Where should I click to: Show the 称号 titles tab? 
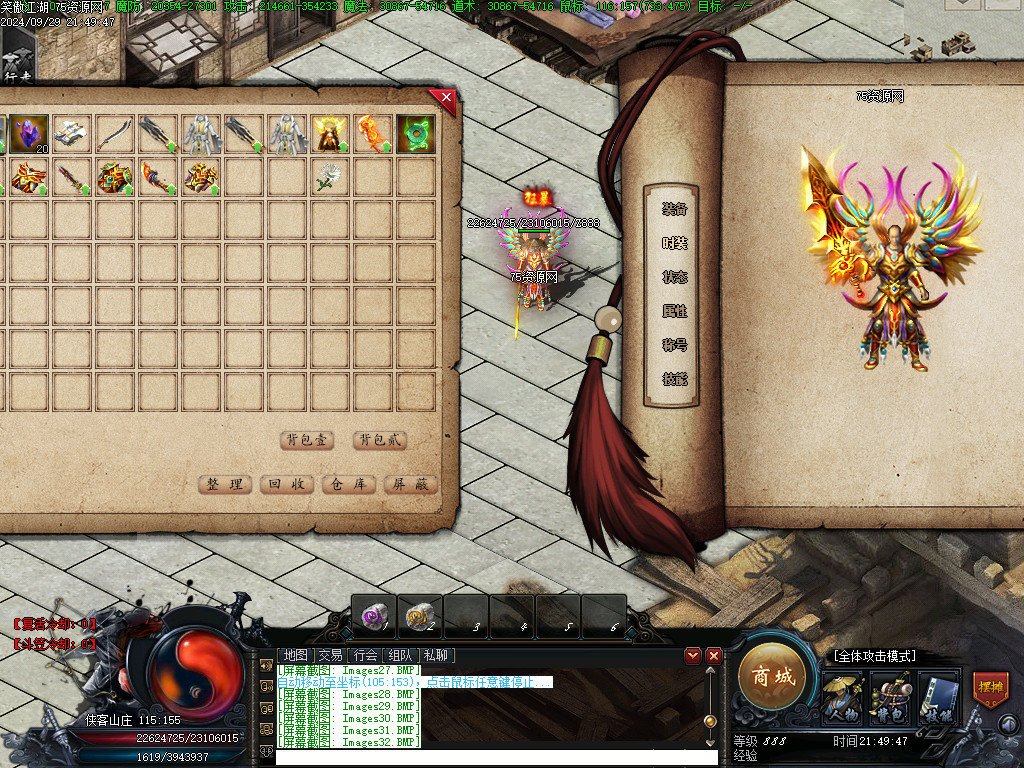(x=674, y=345)
